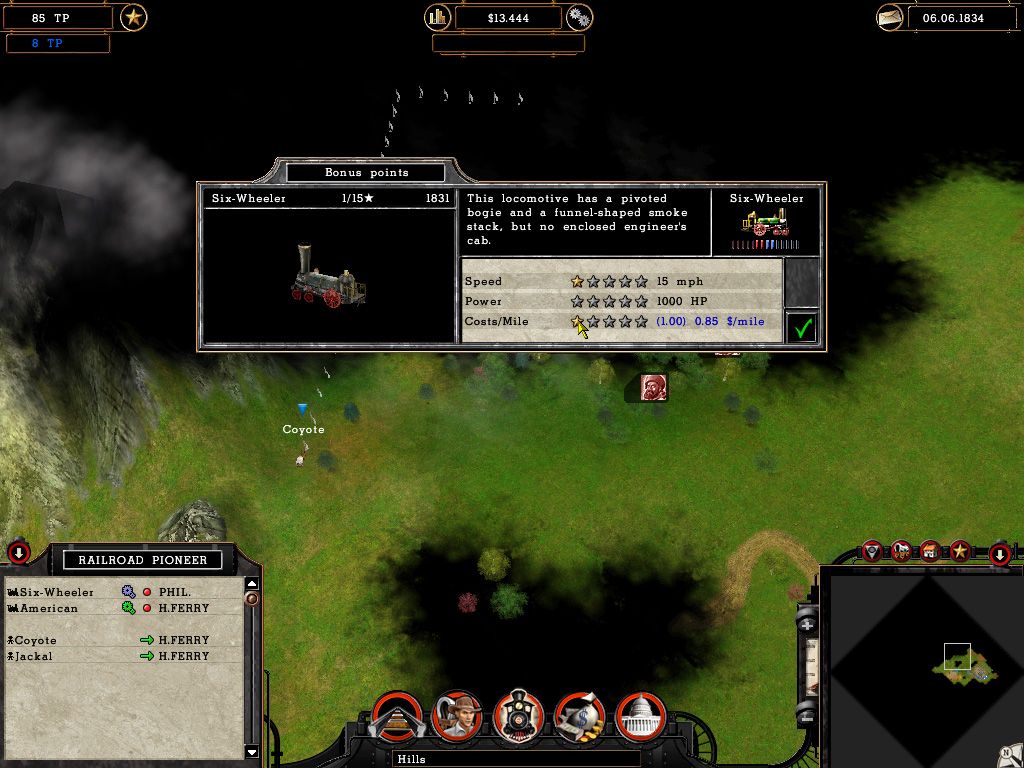This screenshot has height=768, width=1024.
Task: Open the locomotive menu button
Action: pos(519,715)
